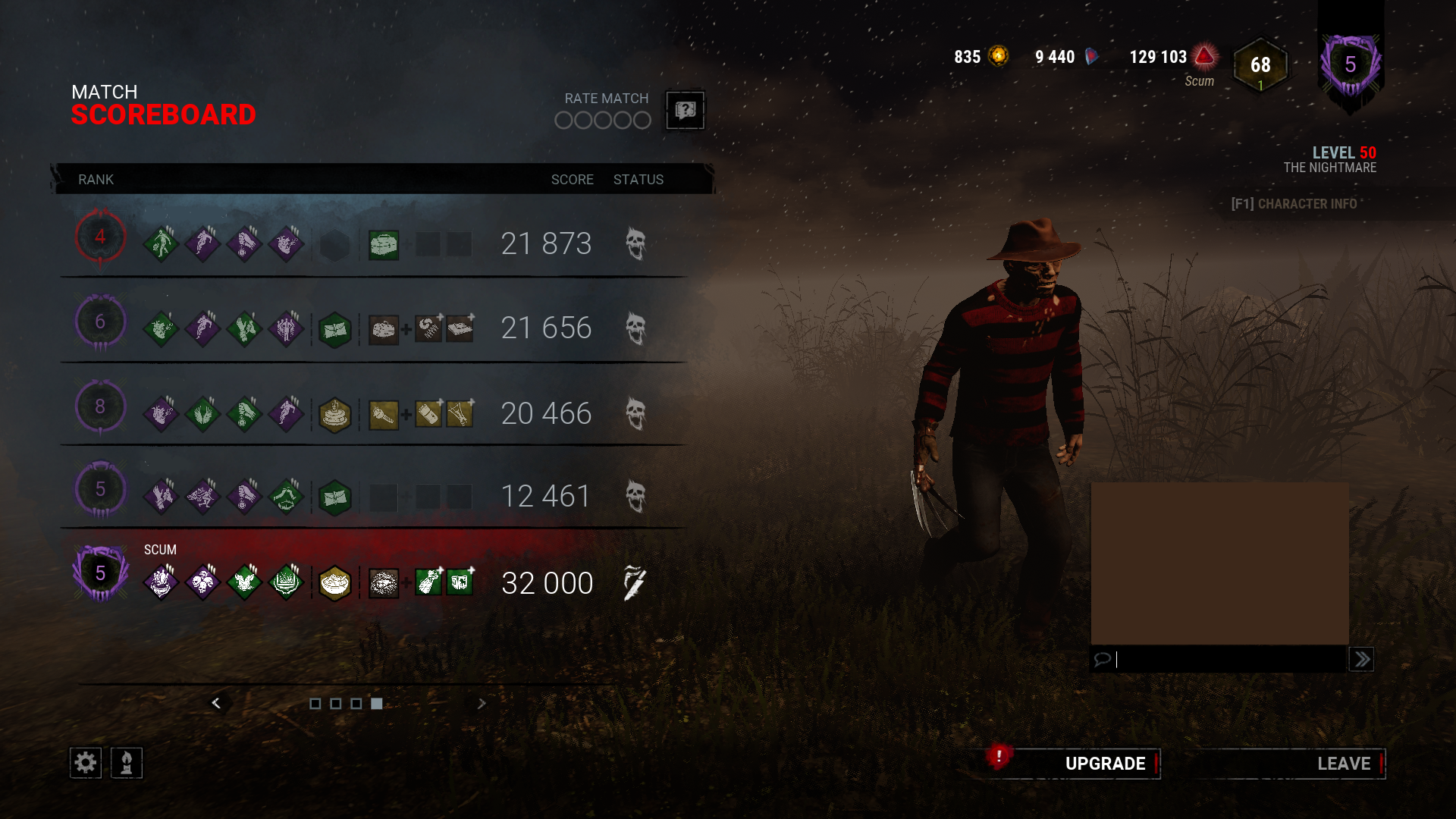Select the first Rate Match circle

point(564,120)
